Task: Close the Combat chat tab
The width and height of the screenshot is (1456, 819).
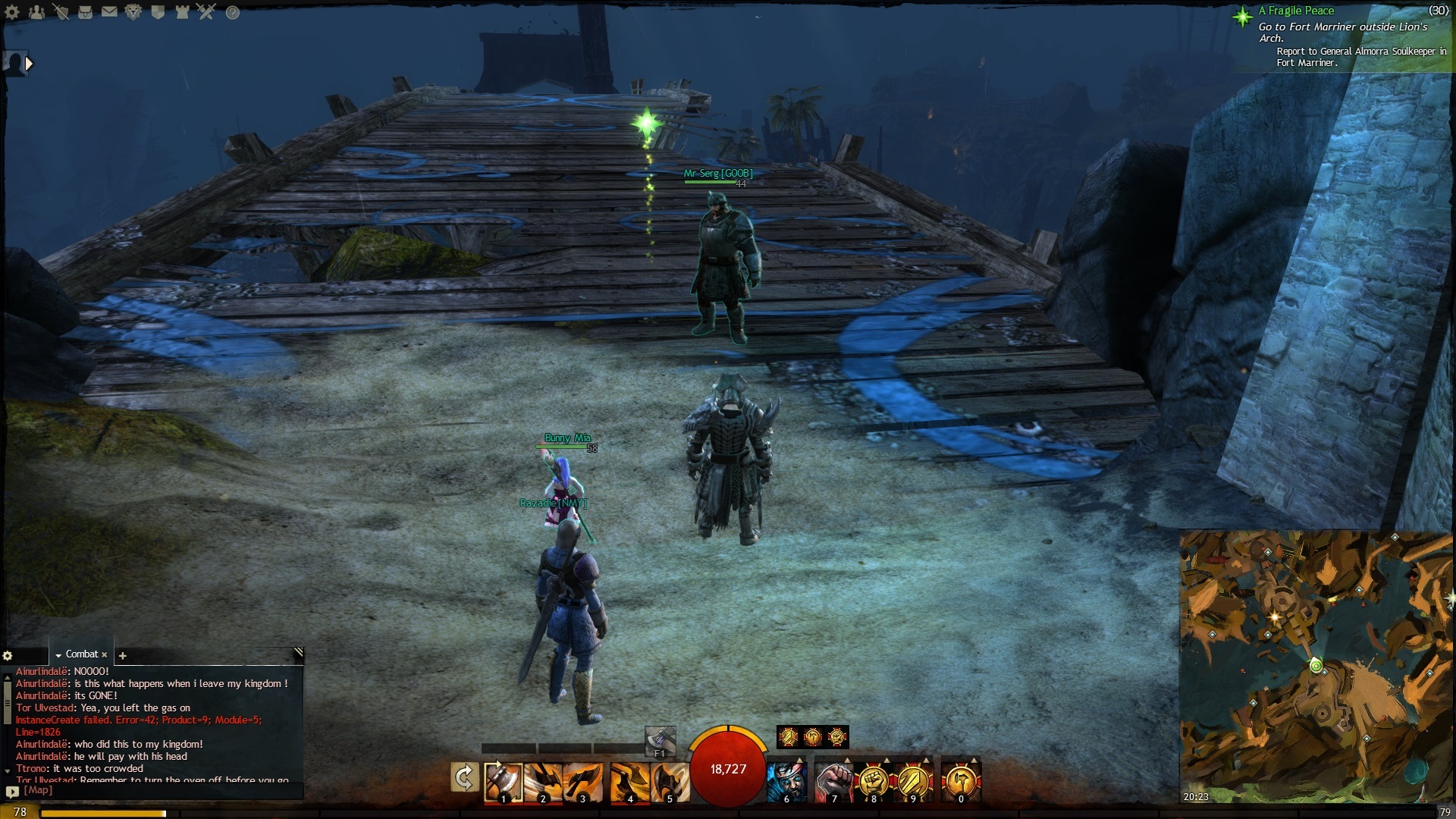Action: pyautogui.click(x=105, y=654)
